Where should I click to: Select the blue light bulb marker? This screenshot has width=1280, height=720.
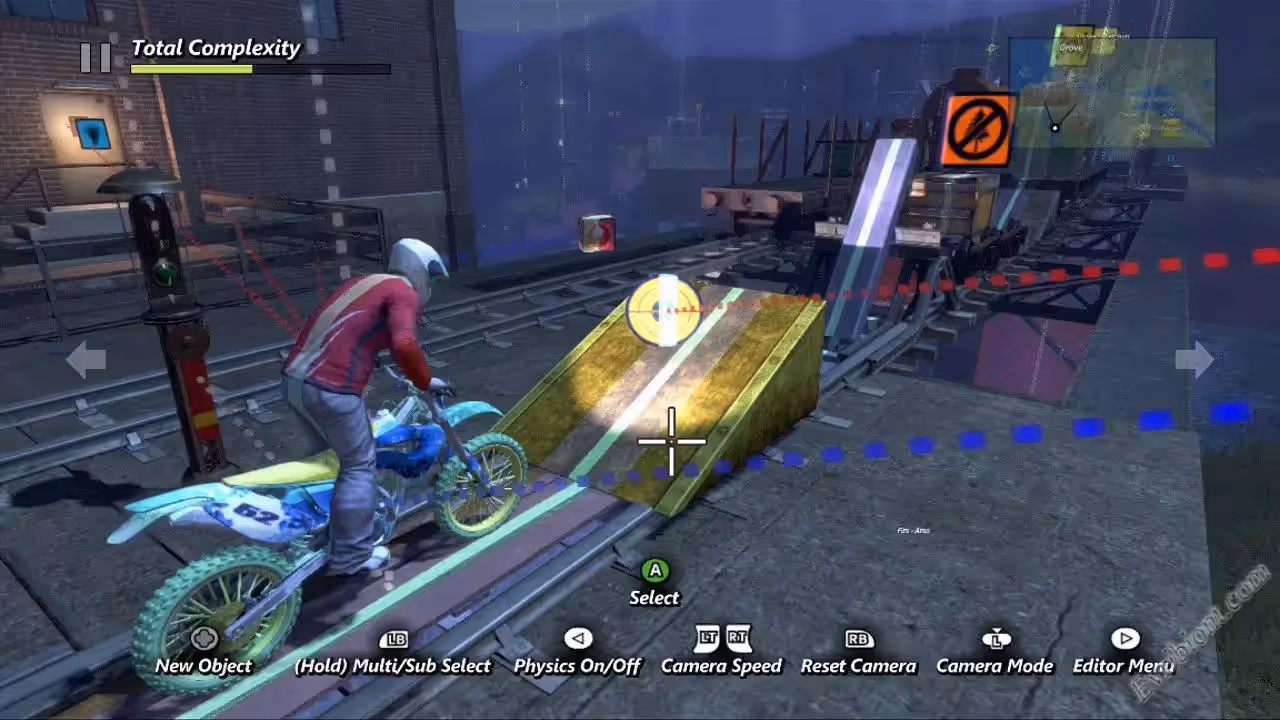coord(90,131)
